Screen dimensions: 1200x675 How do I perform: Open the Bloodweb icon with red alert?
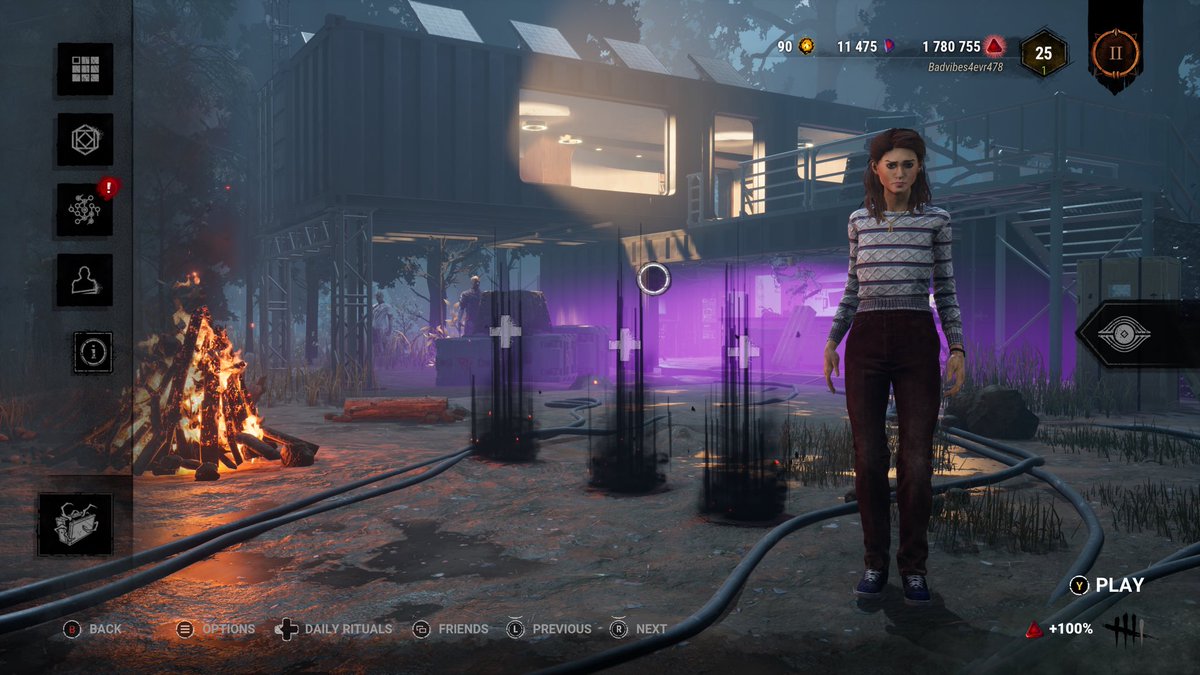point(85,210)
